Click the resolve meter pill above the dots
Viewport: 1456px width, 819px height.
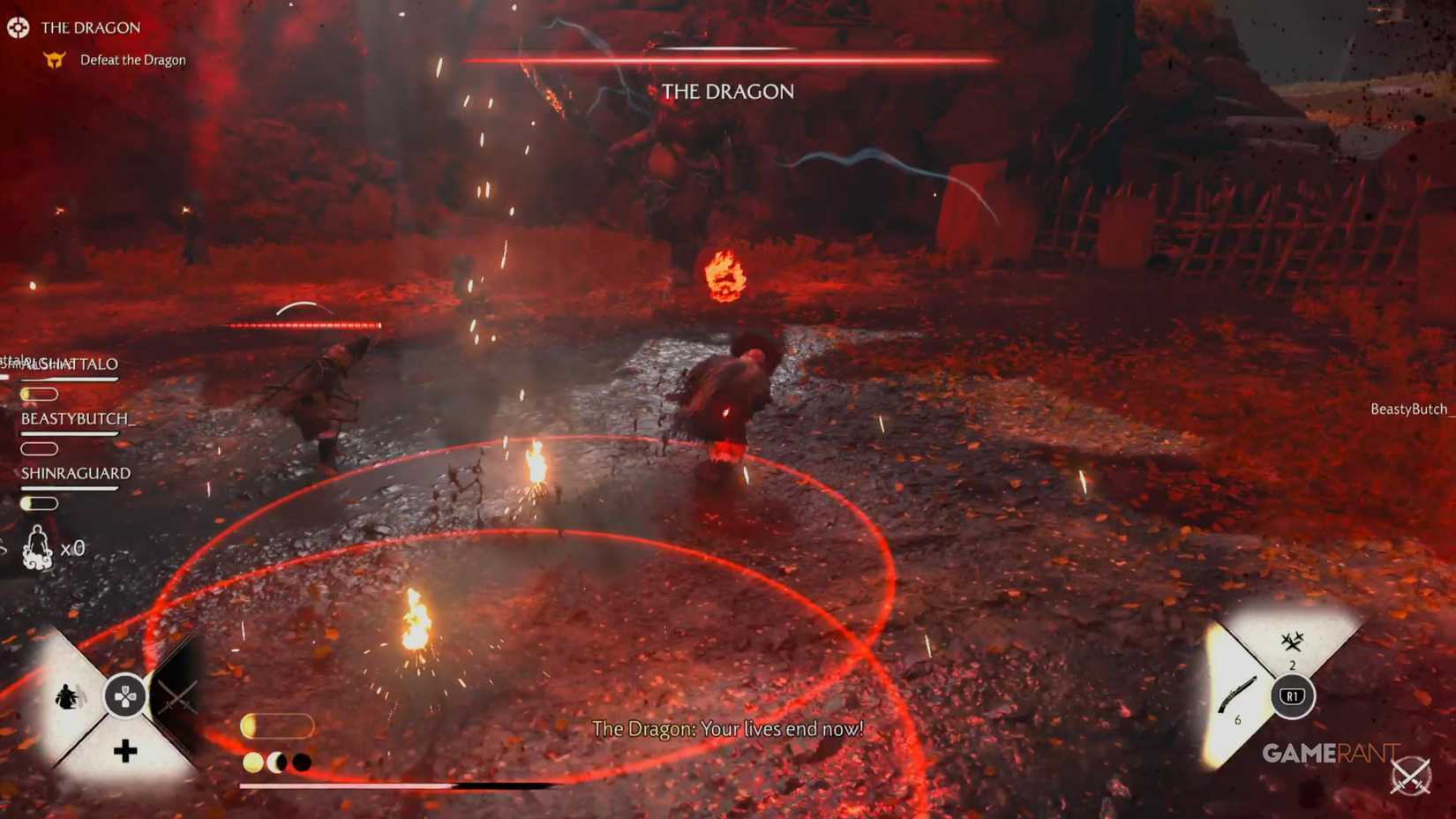(x=278, y=726)
